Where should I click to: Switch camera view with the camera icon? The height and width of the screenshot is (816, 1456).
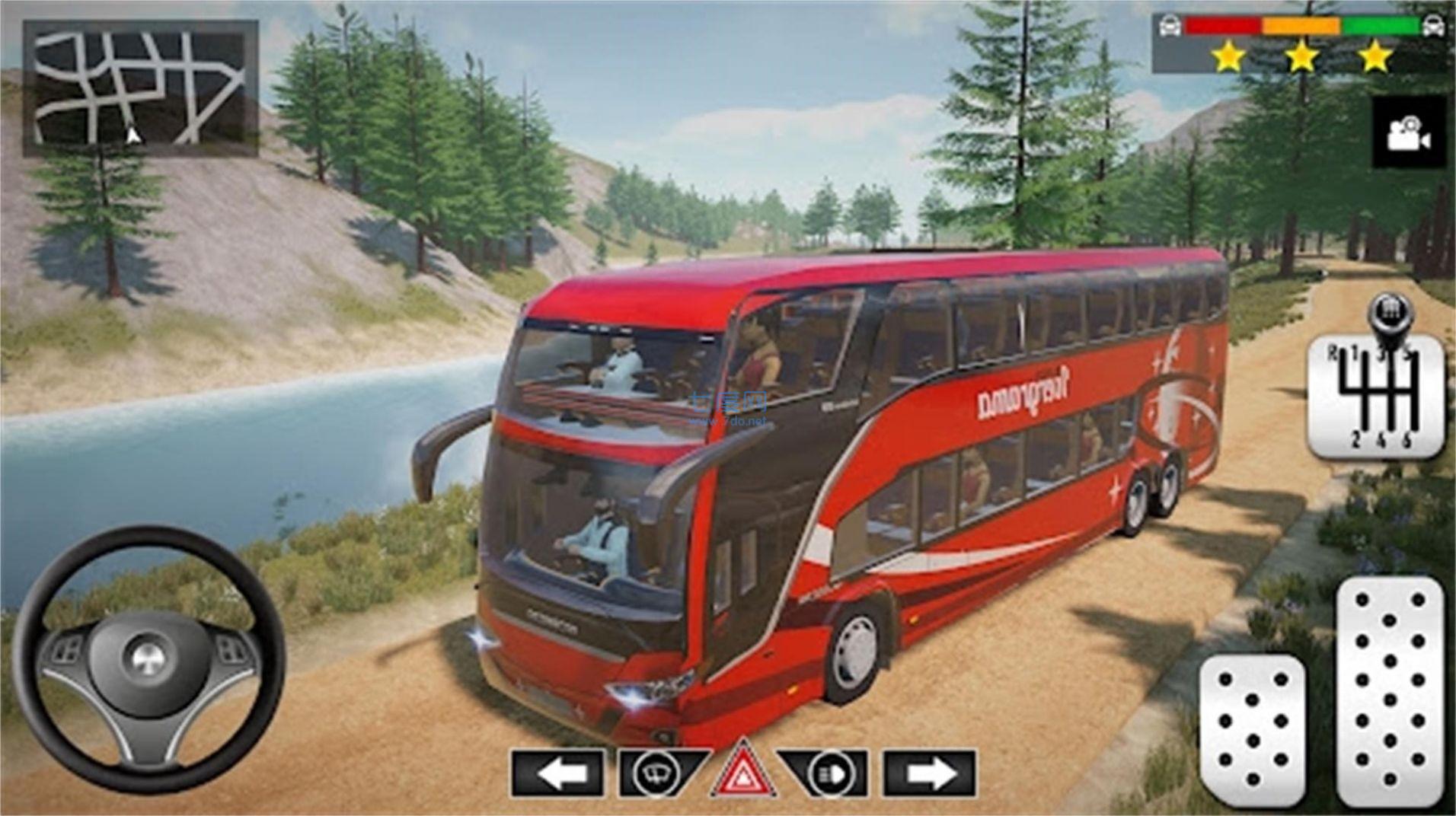pyautogui.click(x=1409, y=132)
